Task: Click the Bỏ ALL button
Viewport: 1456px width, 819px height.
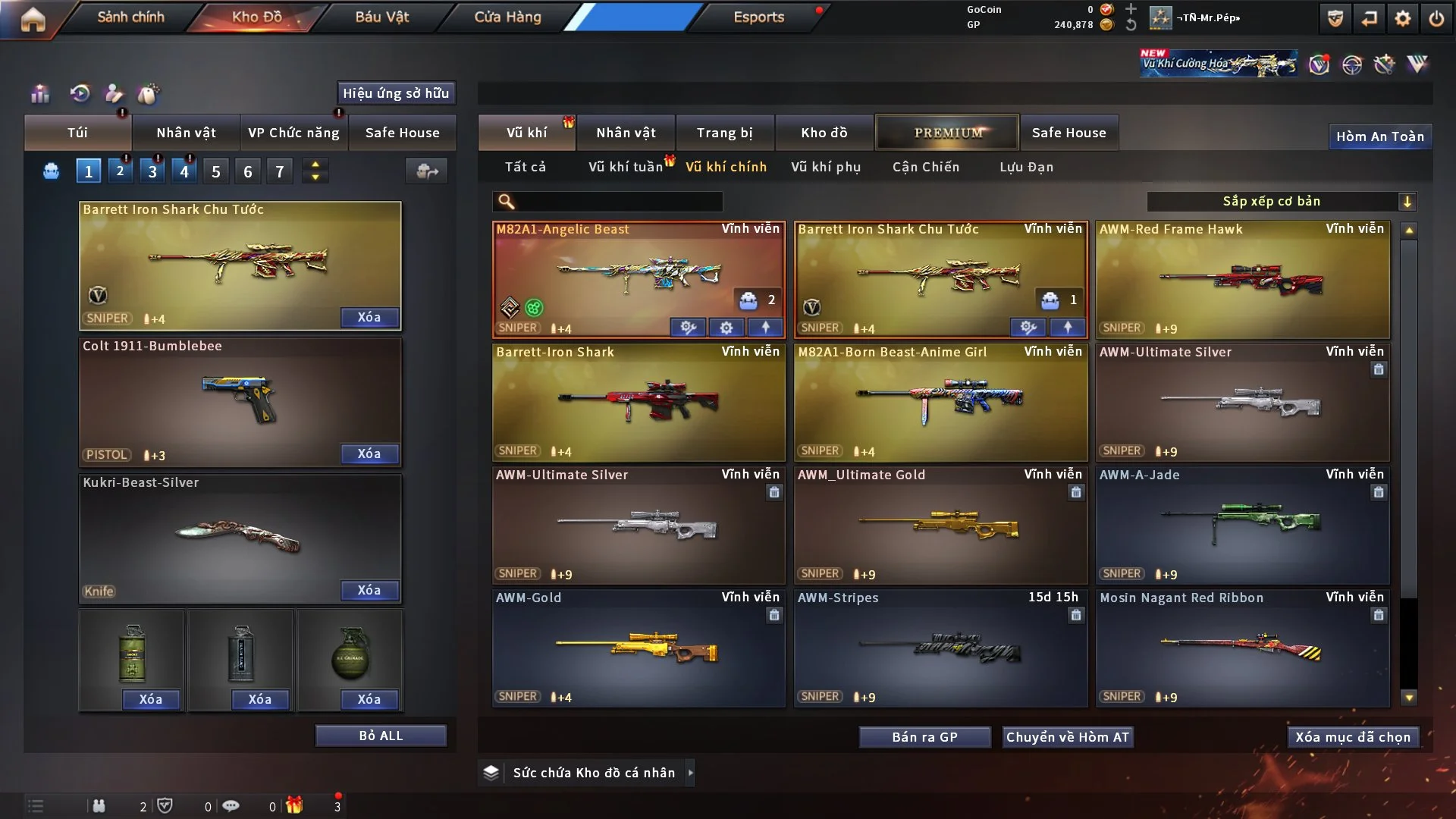Action: [381, 736]
